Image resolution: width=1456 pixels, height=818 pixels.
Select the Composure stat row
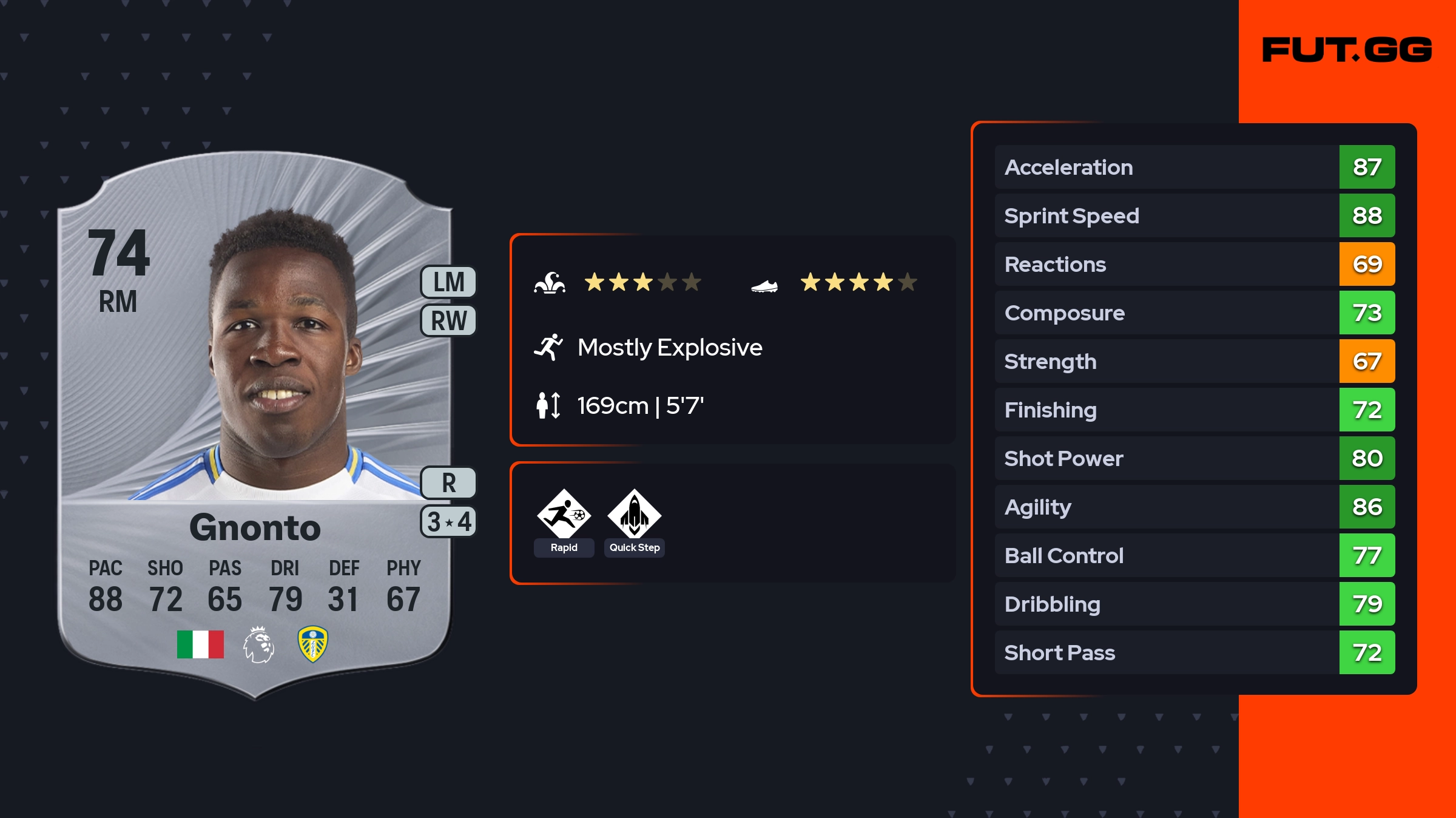pos(1194,313)
